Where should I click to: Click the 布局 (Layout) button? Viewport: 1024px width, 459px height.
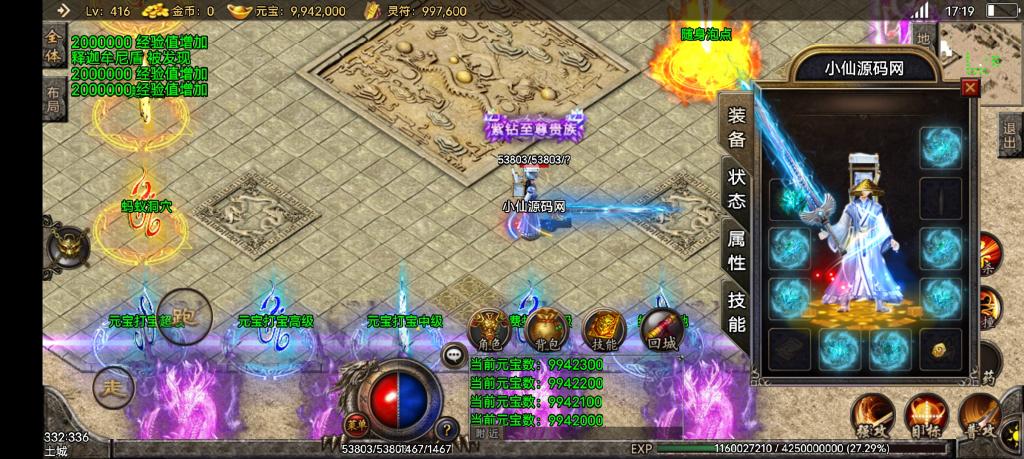coord(52,99)
